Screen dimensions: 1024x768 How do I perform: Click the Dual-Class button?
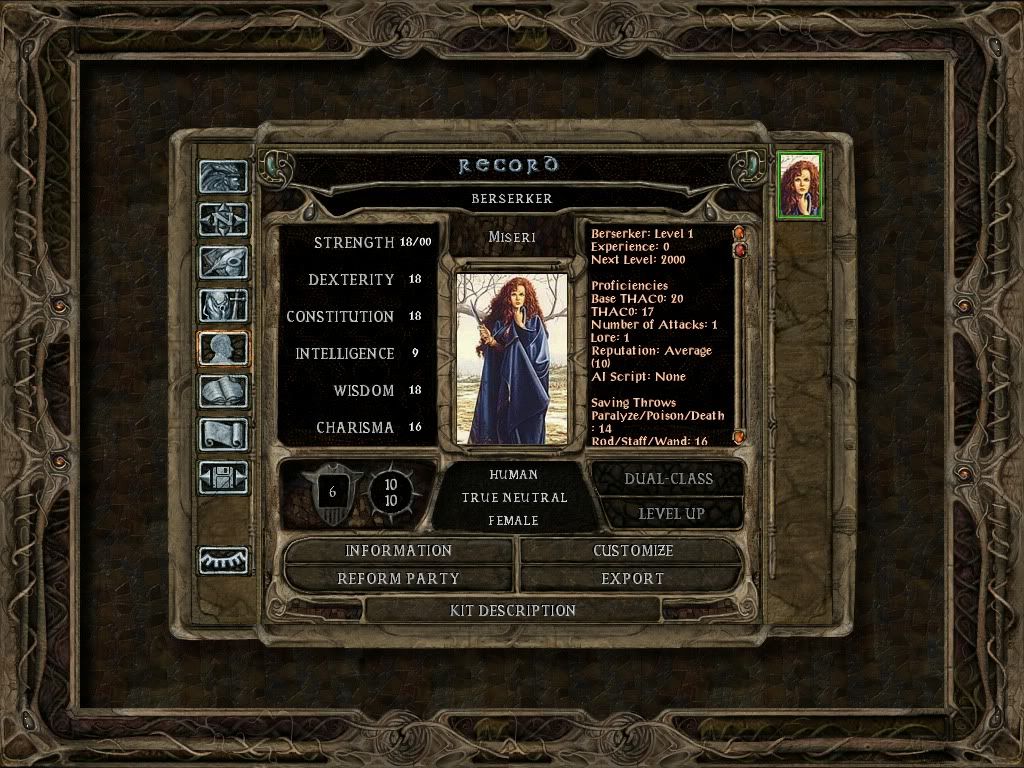tap(668, 478)
